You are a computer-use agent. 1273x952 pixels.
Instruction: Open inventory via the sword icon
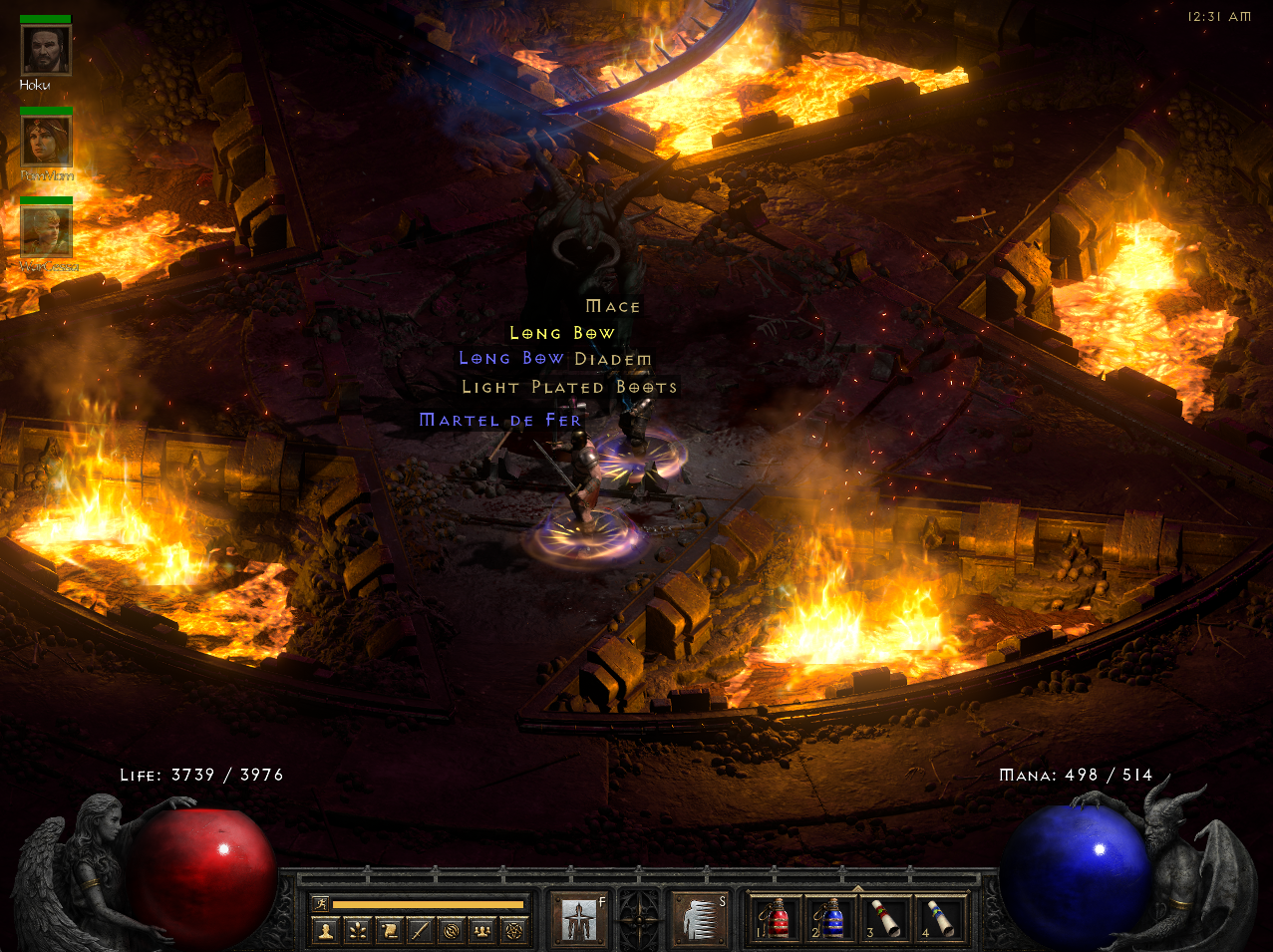point(420,931)
